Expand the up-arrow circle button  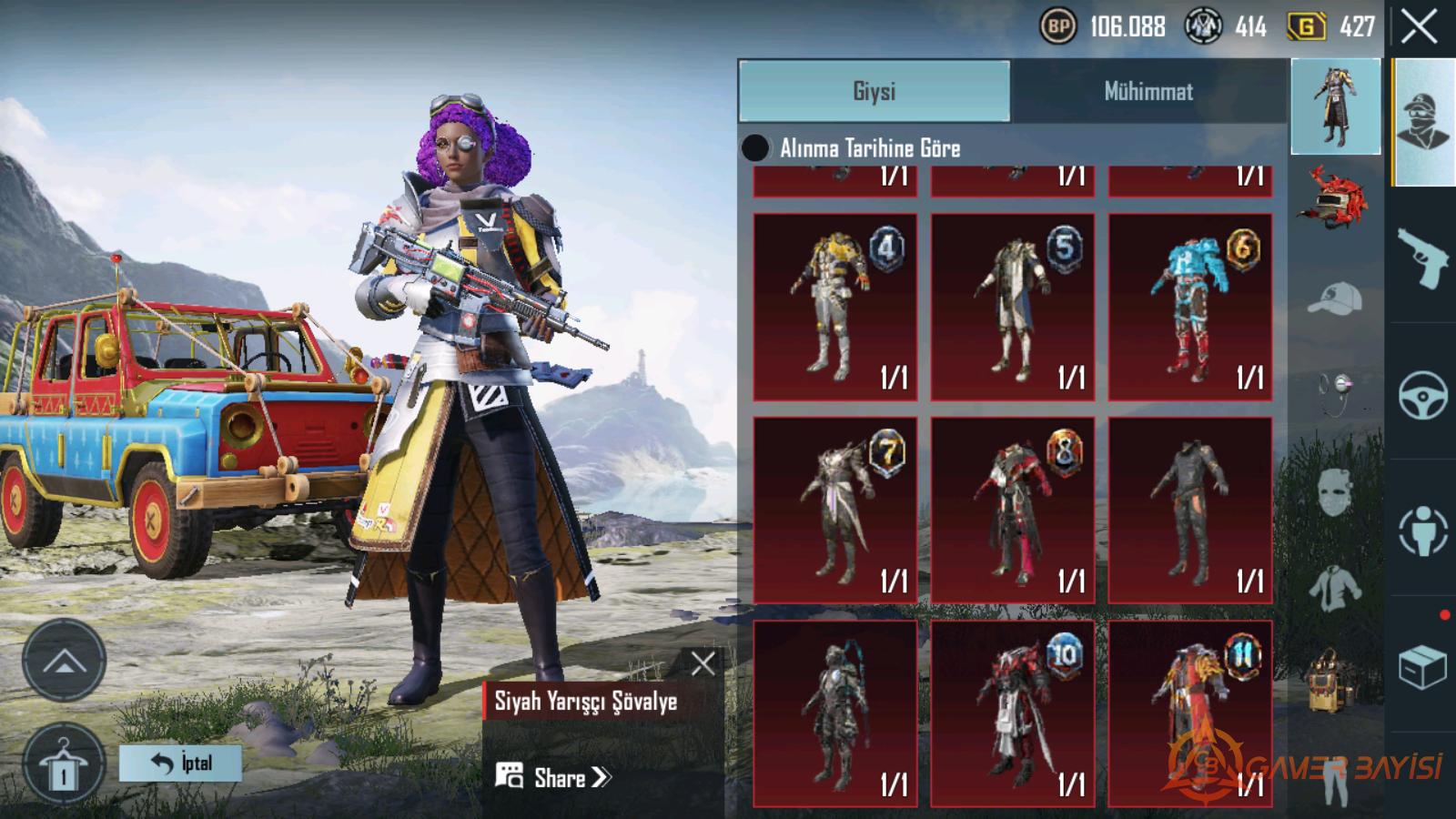tap(63, 662)
